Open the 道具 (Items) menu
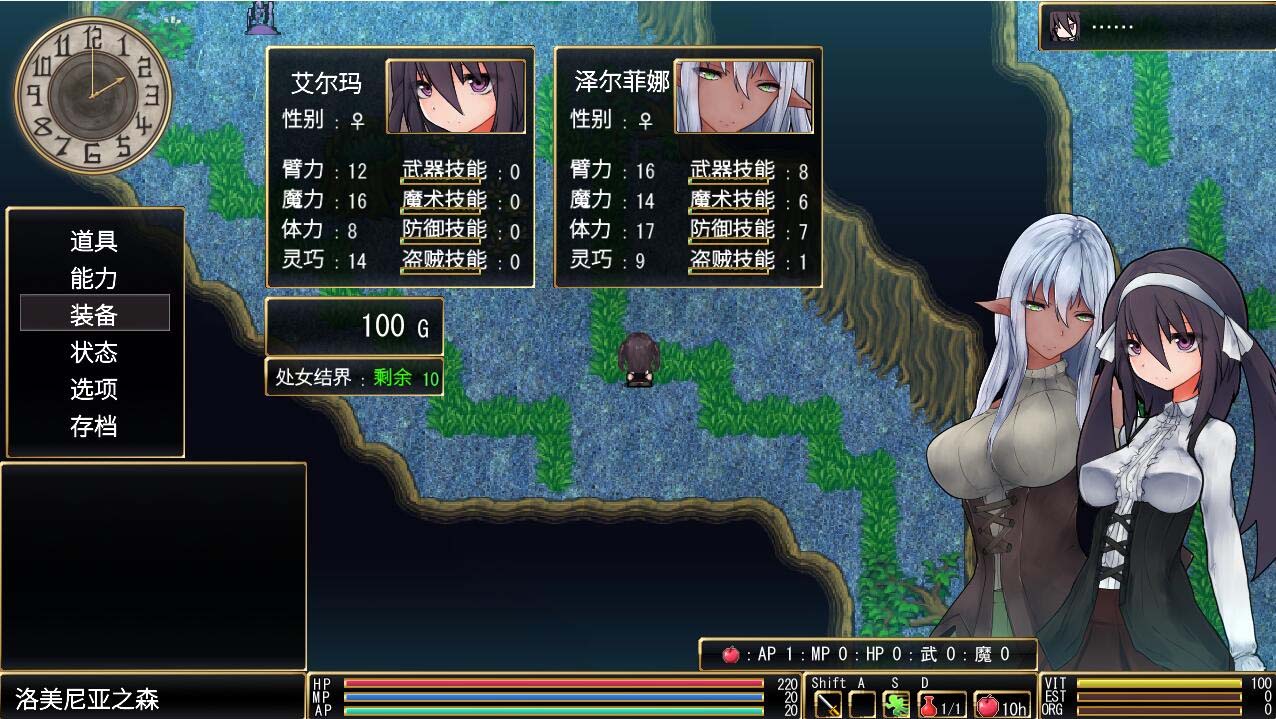Screen dimensions: 1276x719 94,241
